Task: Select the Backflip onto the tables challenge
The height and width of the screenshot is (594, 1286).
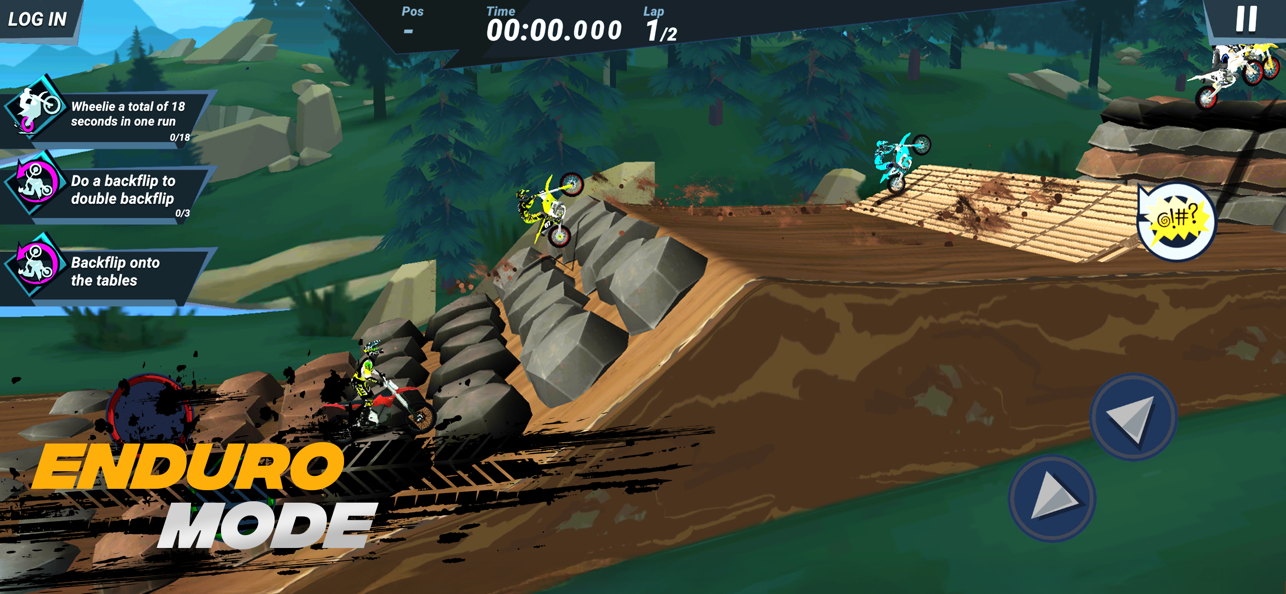Action: (110, 271)
